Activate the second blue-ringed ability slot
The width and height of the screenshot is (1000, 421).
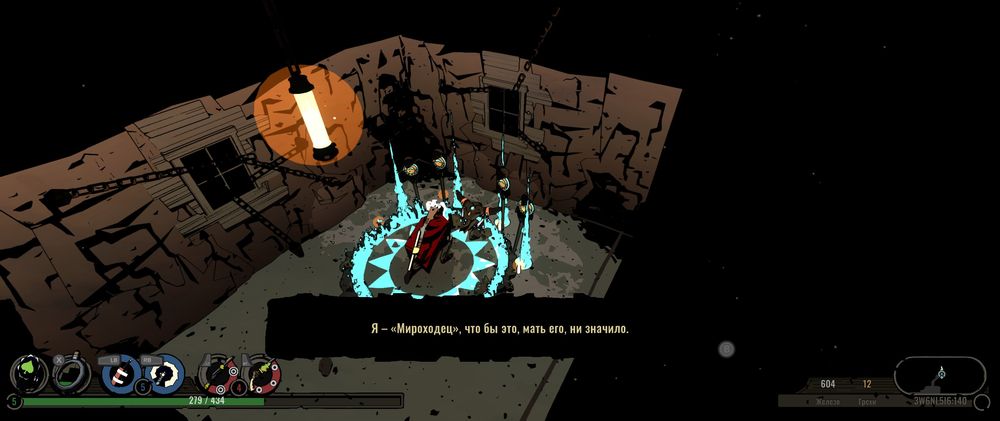[x=165, y=374]
